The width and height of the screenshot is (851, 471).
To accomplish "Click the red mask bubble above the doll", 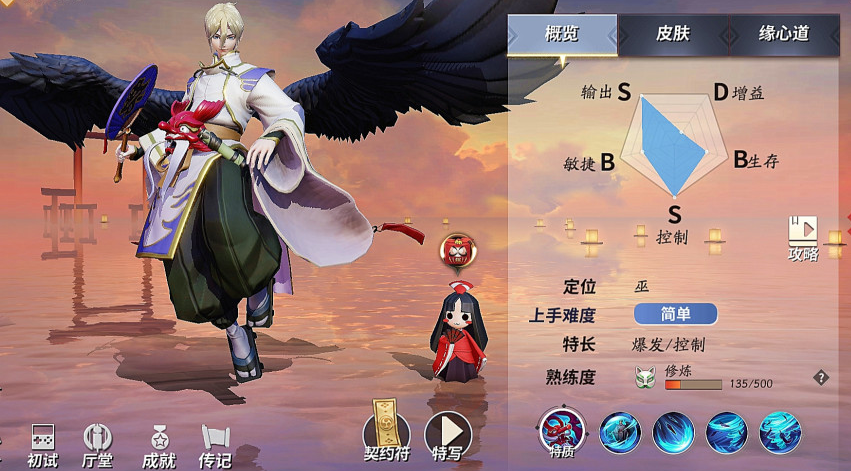I will [x=457, y=250].
